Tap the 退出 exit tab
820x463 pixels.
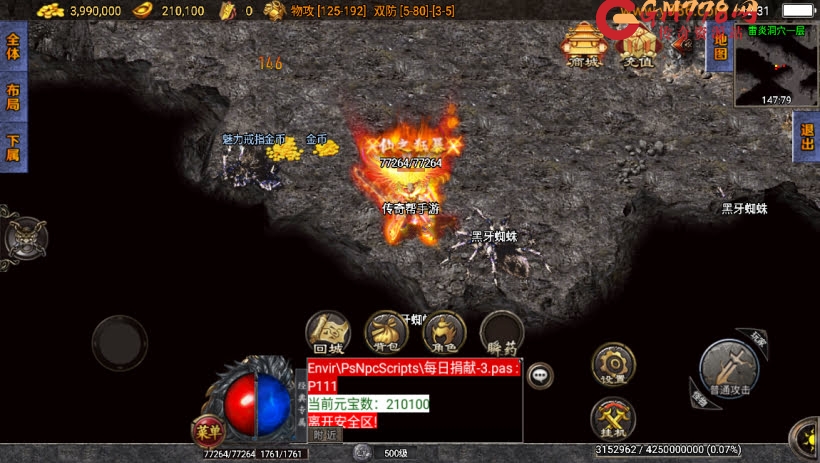pos(807,137)
